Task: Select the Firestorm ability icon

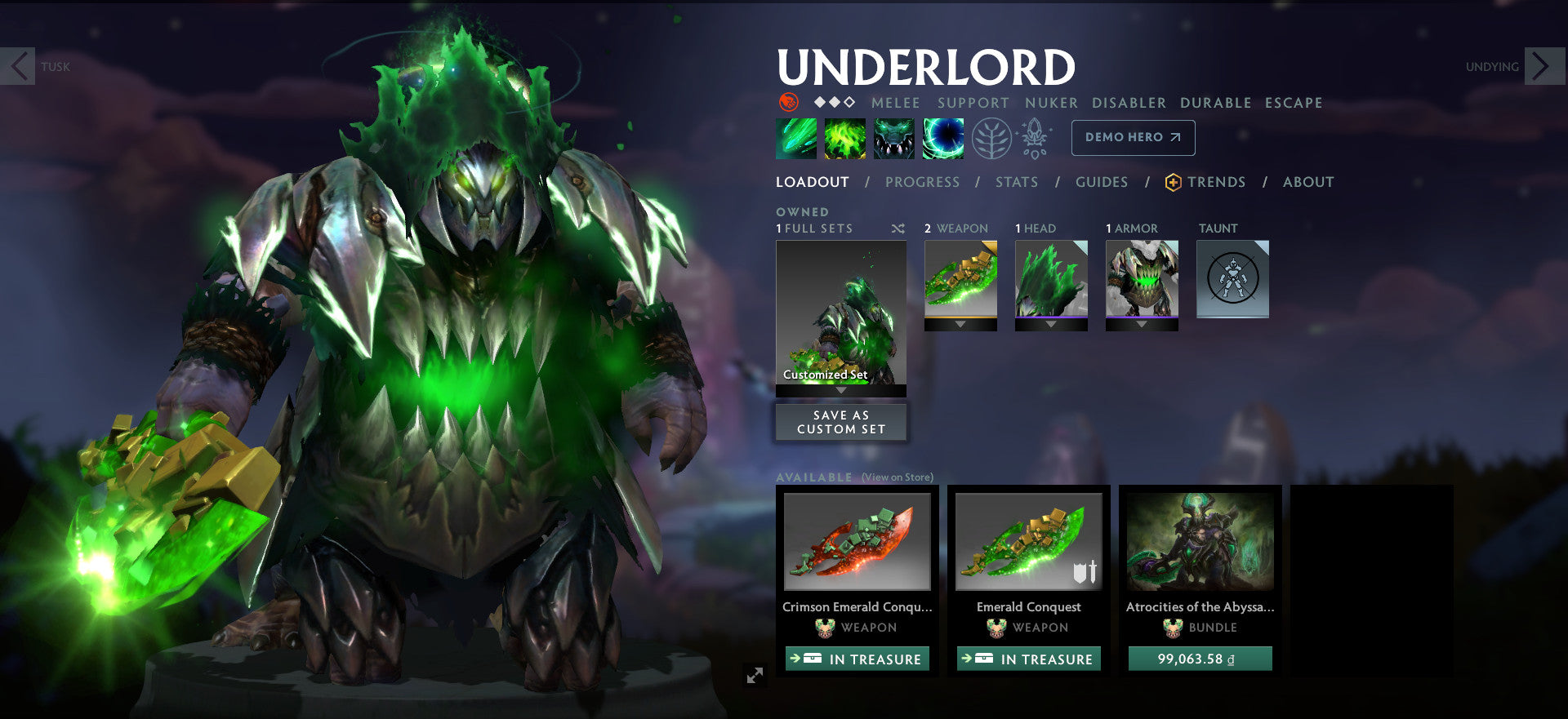Action: tap(796, 138)
